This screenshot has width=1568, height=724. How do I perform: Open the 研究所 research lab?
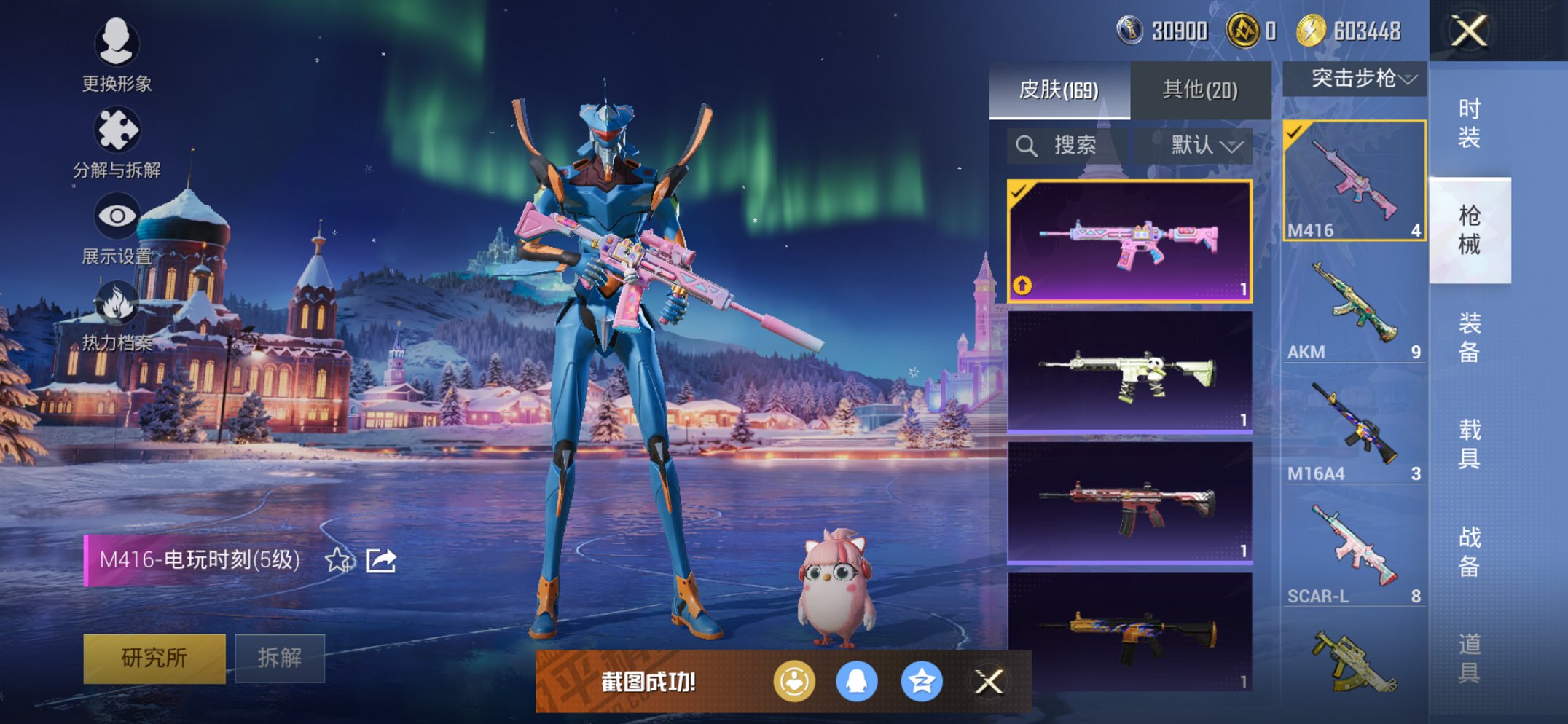(154, 658)
